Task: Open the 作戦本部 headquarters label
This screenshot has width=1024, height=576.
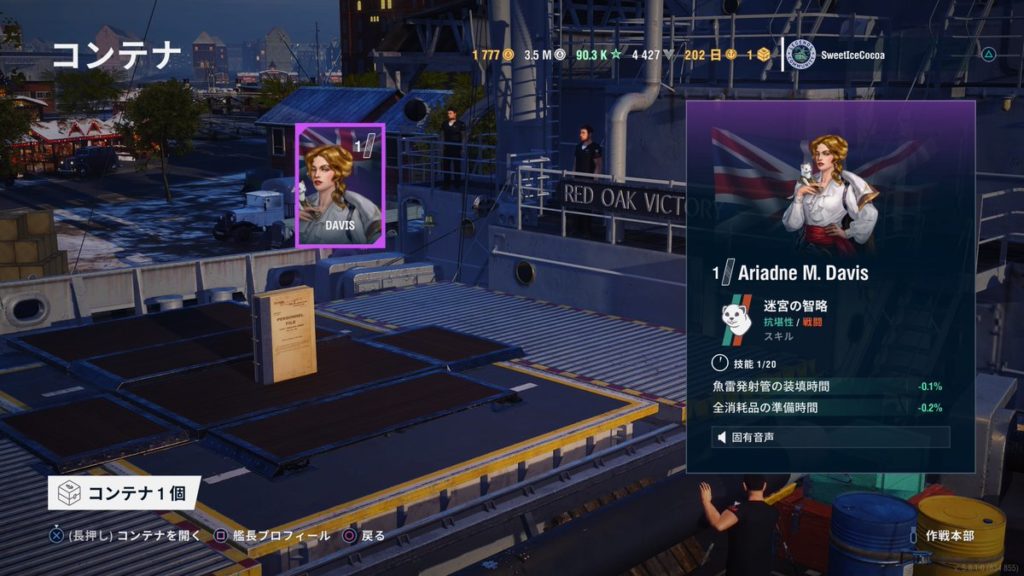Action: coord(948,537)
